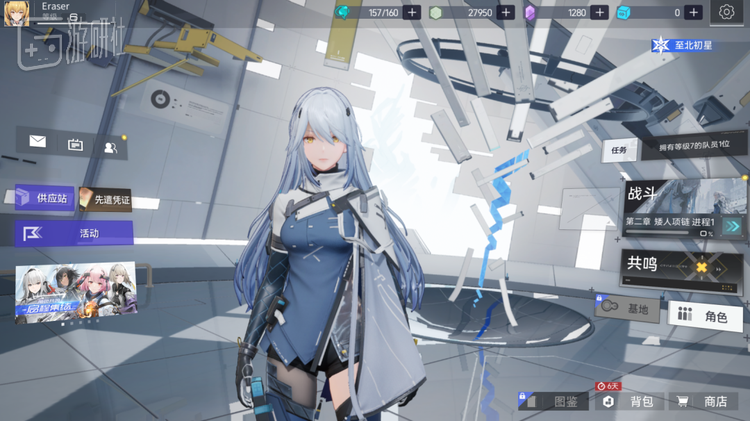
Task: Open the friends list icon
Action: point(110,146)
